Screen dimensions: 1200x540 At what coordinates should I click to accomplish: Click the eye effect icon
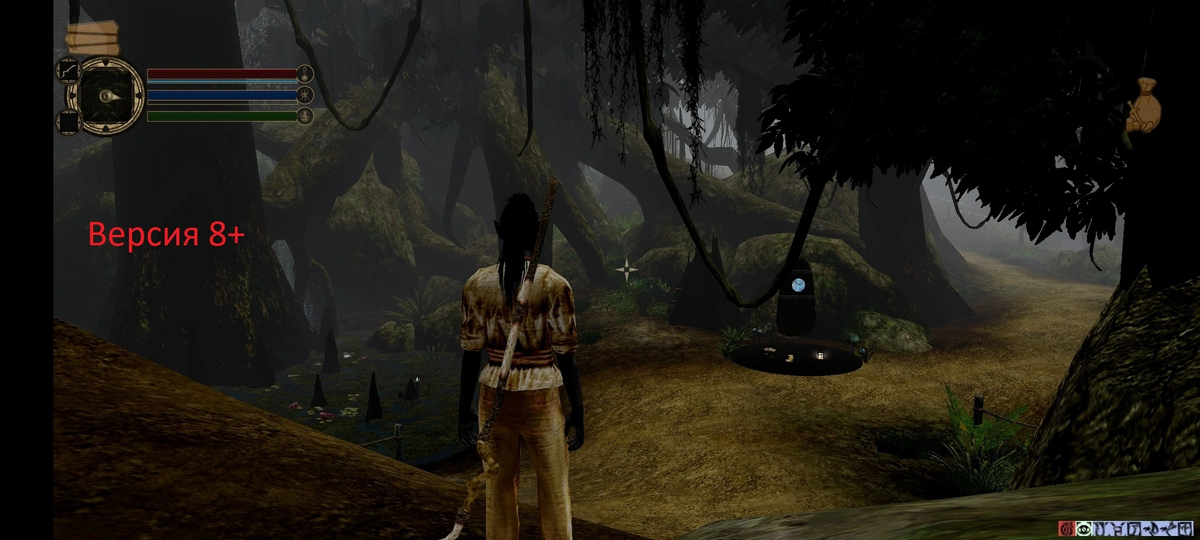pyautogui.click(x=1083, y=528)
